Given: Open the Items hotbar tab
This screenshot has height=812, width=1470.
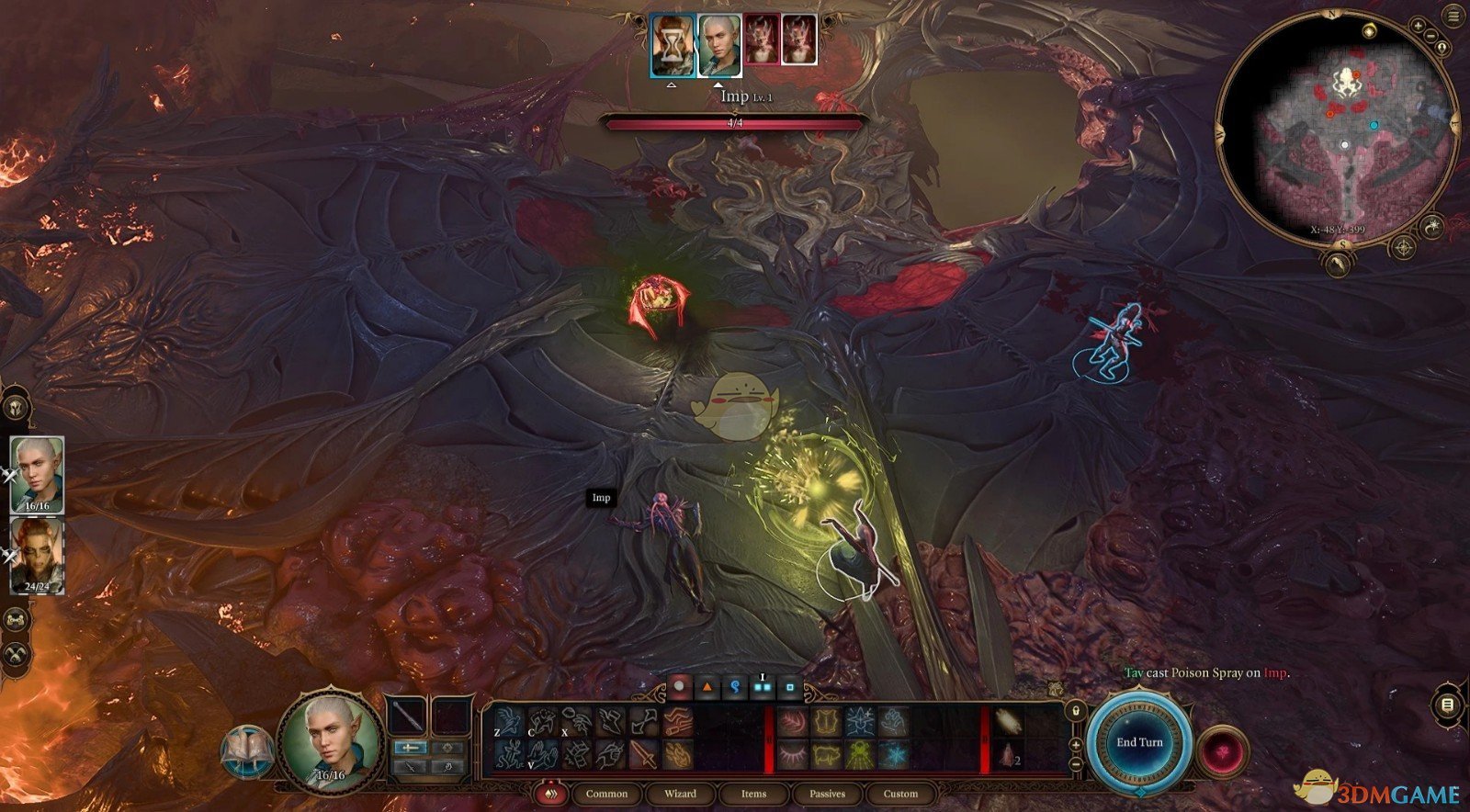Looking at the screenshot, I should [x=753, y=794].
